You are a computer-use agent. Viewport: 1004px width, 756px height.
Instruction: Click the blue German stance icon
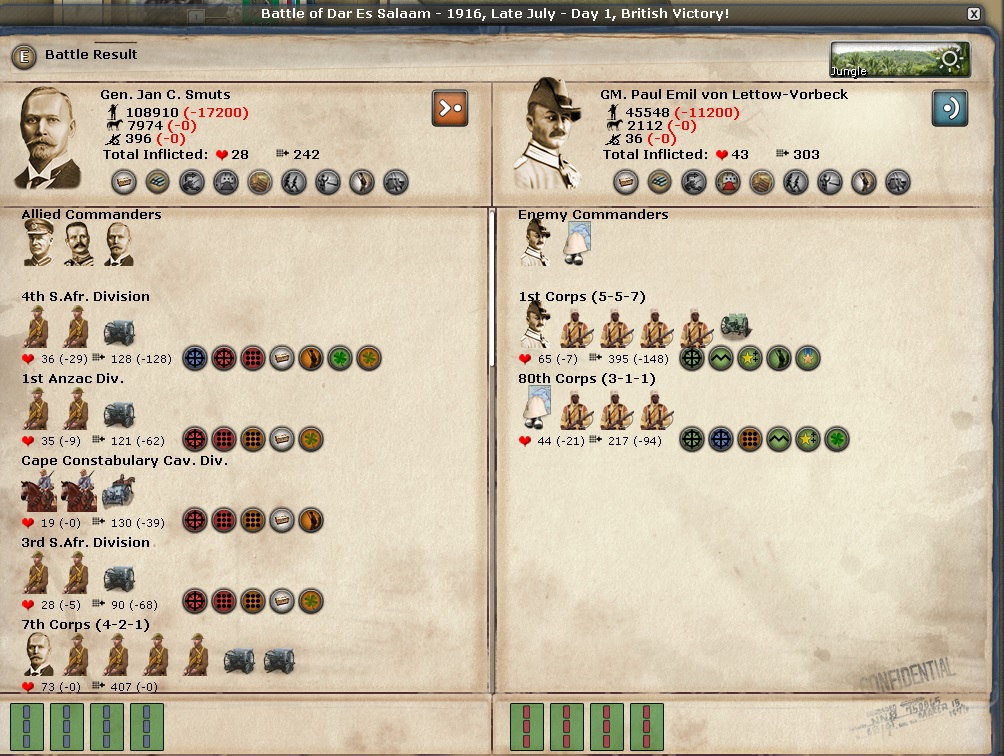[x=950, y=108]
